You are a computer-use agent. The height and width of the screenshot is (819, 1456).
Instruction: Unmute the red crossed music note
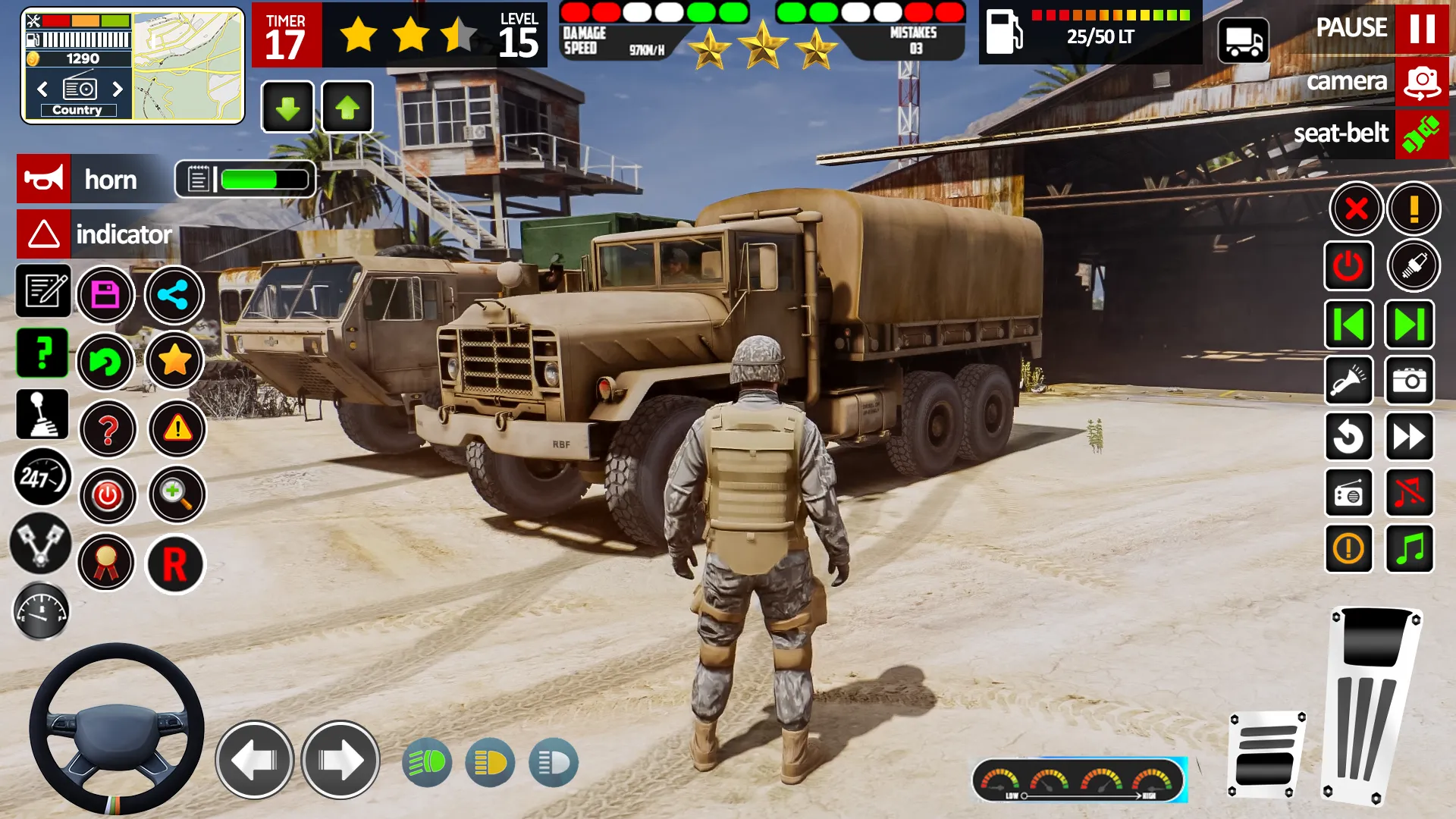[1410, 494]
